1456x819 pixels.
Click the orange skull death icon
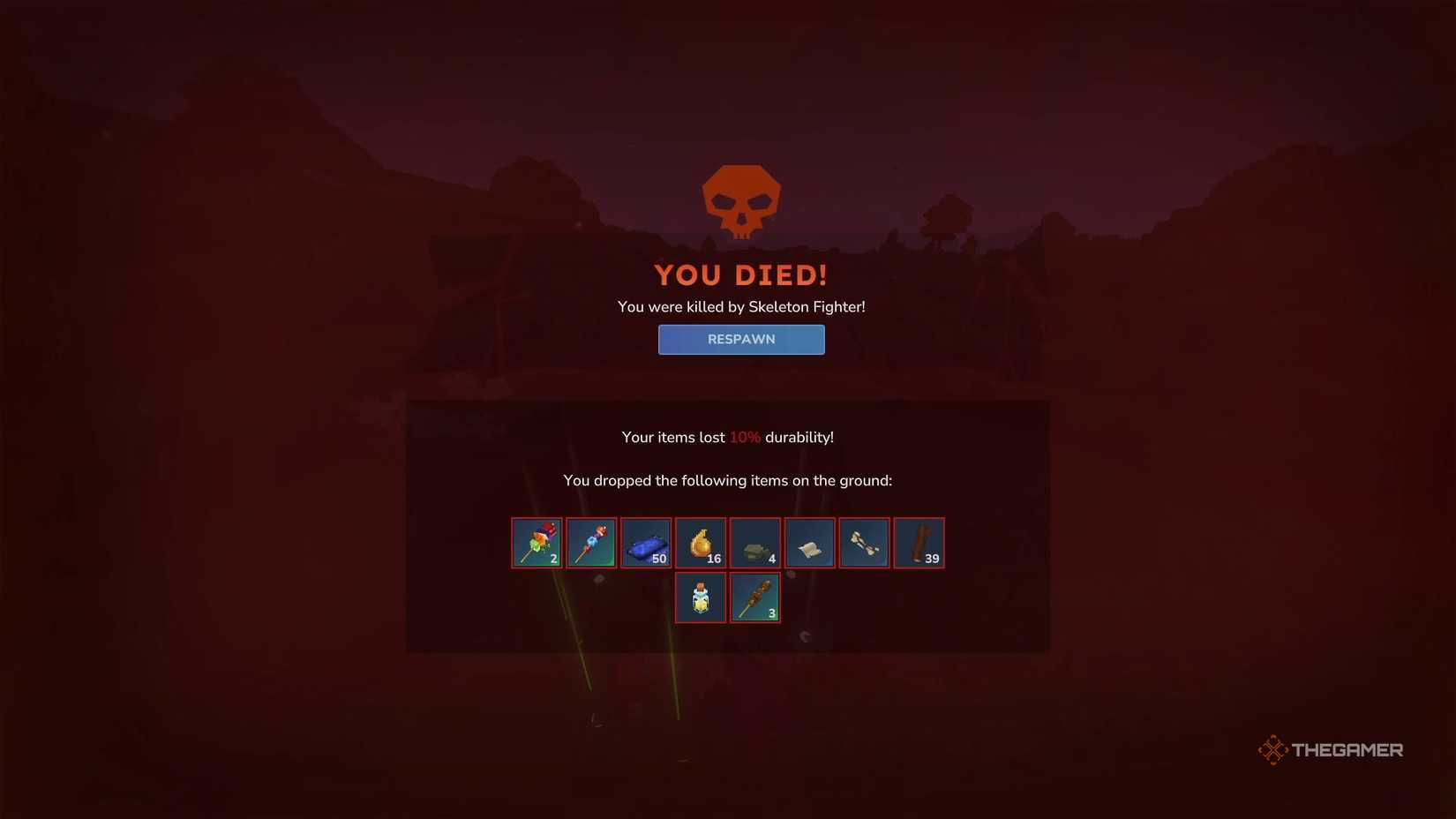[x=741, y=201]
